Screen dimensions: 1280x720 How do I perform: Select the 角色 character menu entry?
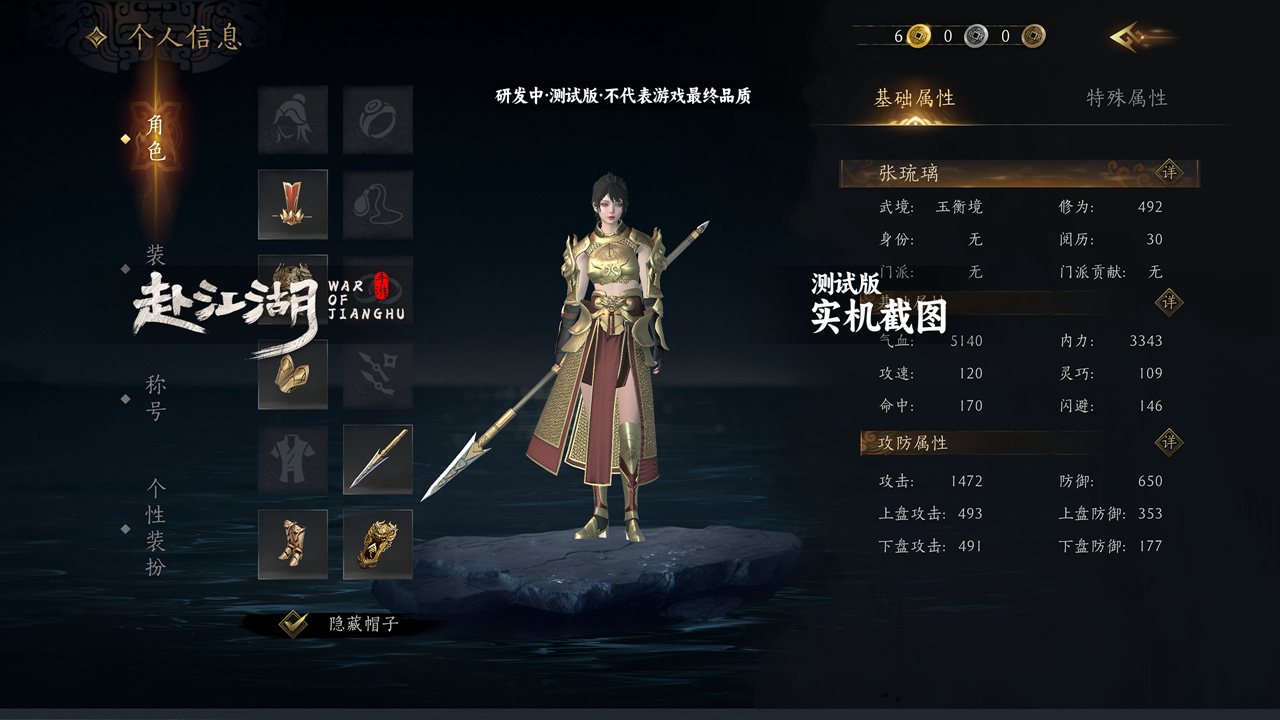click(x=155, y=138)
